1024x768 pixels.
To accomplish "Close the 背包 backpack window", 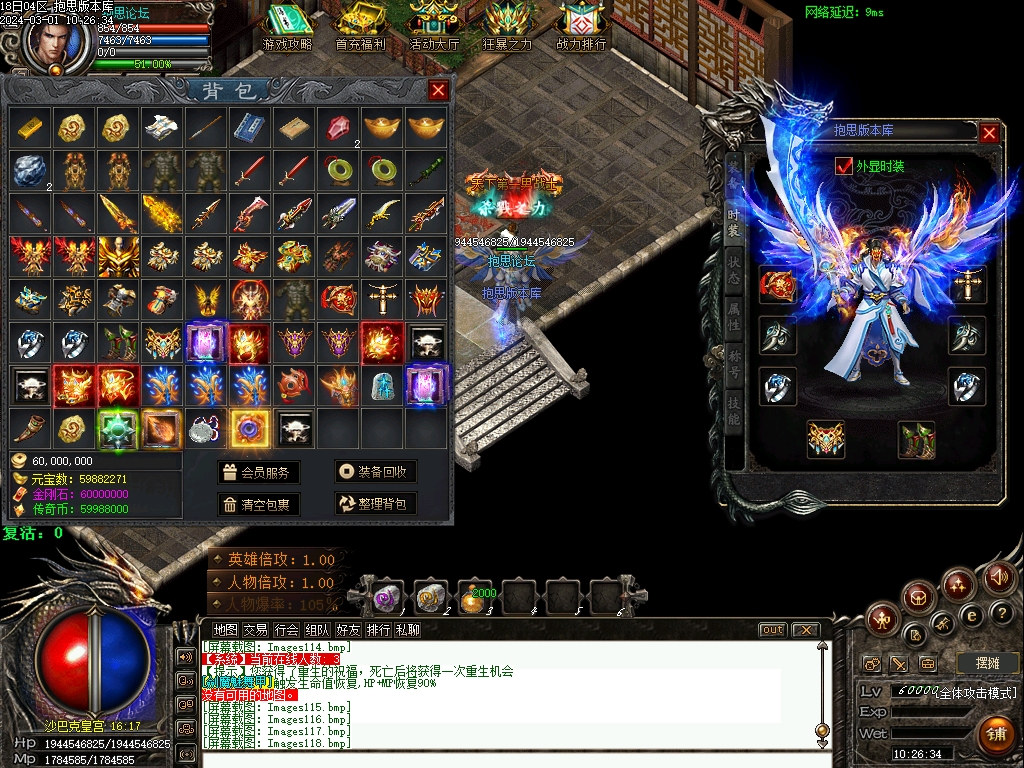I will click(438, 91).
